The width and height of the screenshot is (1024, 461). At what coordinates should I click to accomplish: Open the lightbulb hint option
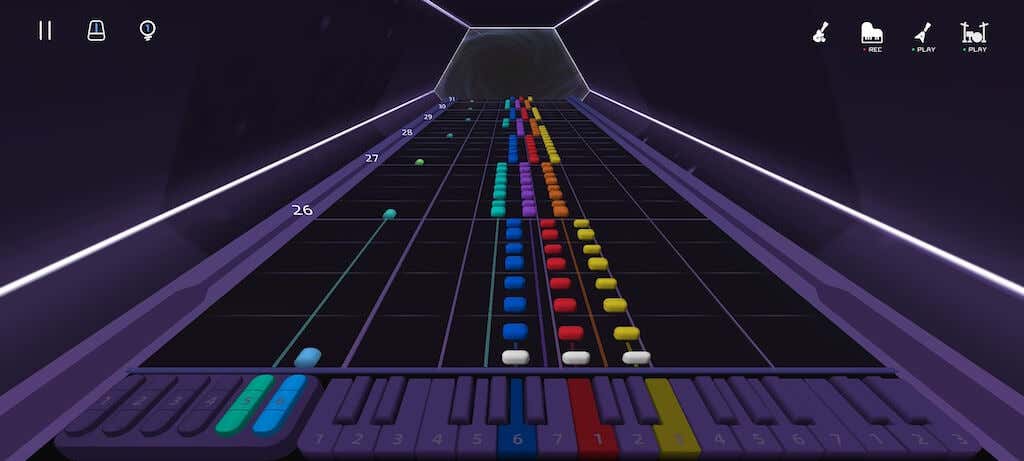coord(147,30)
